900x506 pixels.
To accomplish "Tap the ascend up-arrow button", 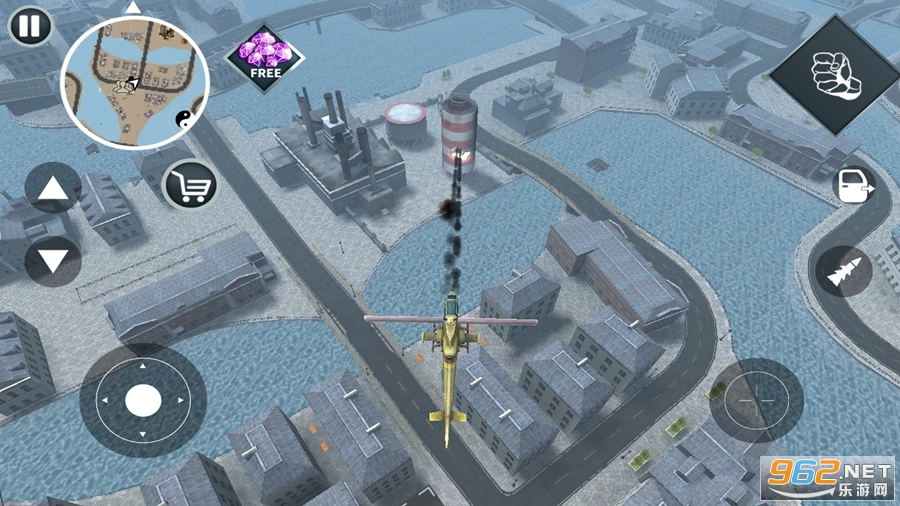I will point(52,188).
